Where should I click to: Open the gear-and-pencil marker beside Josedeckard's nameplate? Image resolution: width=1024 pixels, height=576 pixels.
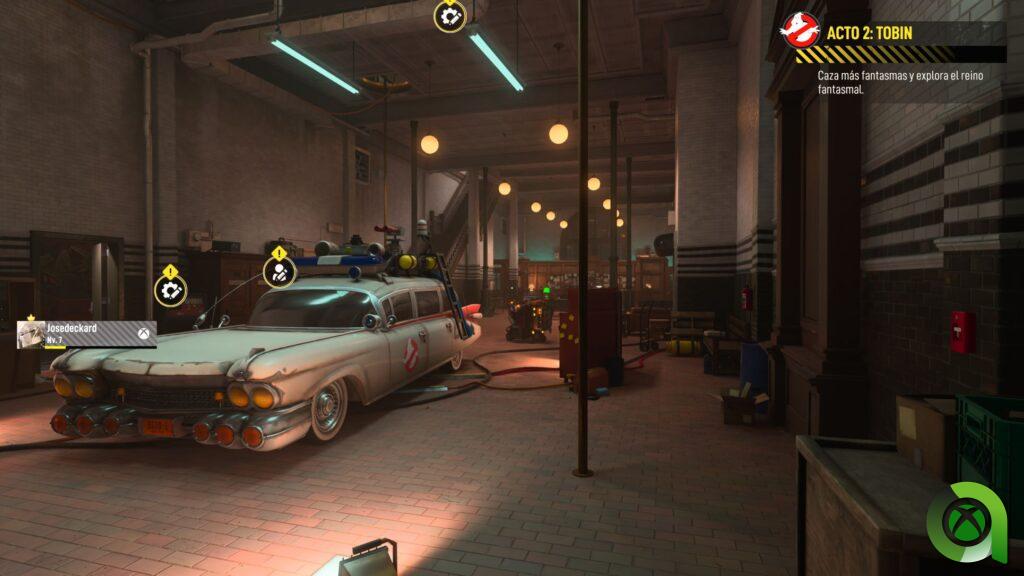click(170, 290)
